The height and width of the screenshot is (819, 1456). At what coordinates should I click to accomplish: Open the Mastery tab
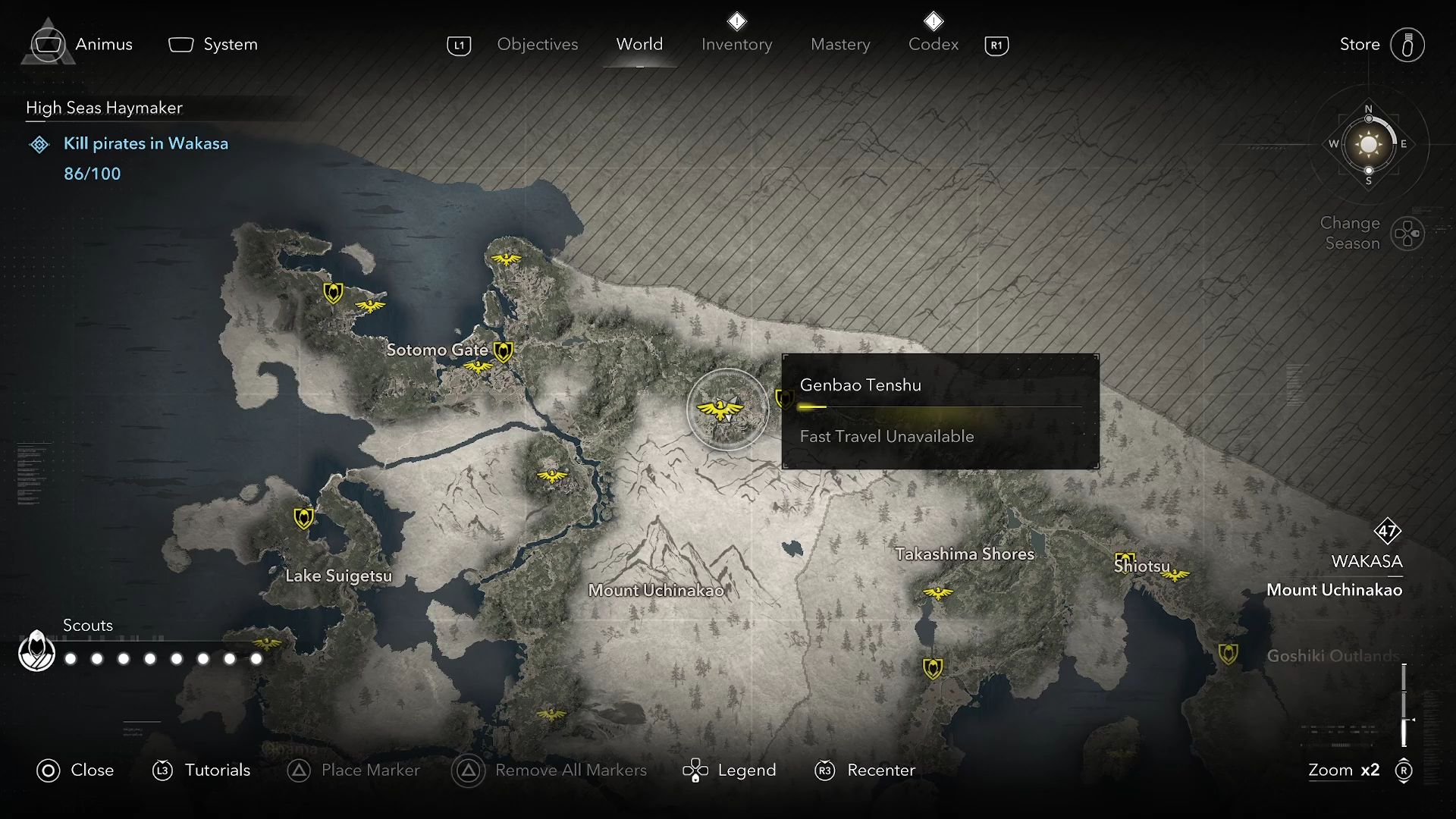(x=840, y=45)
